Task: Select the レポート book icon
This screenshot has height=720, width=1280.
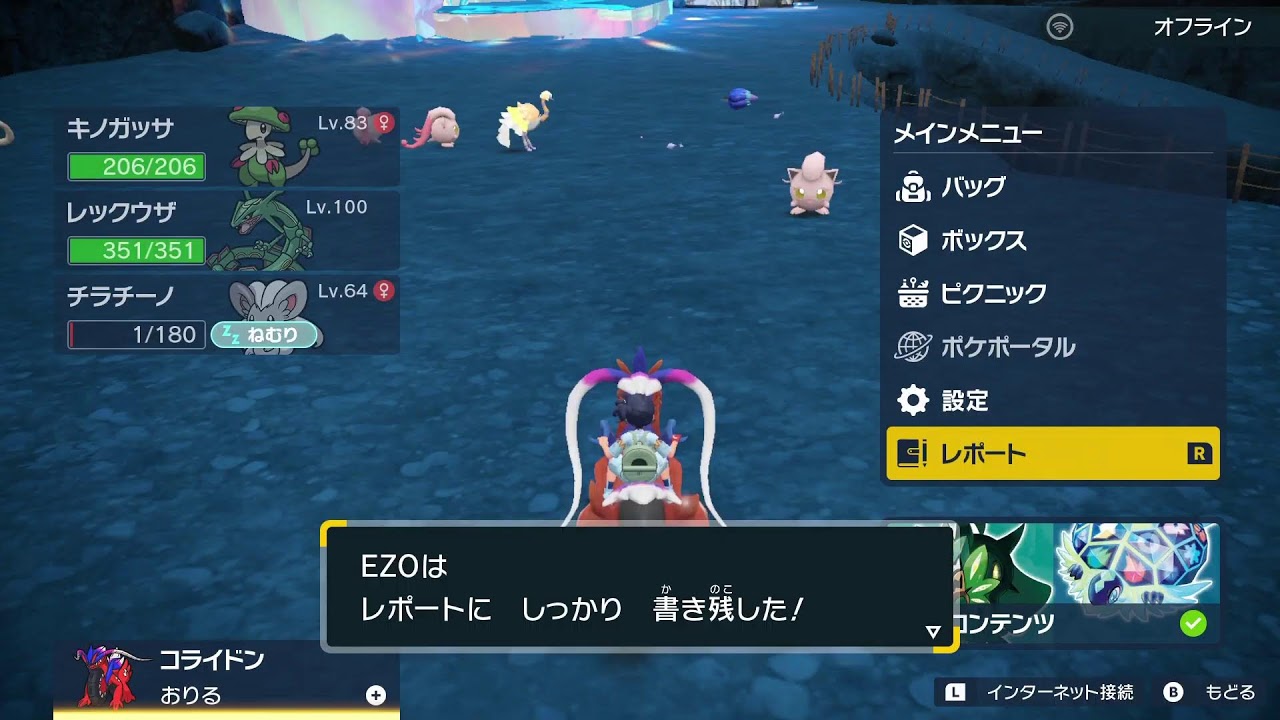Action: pyautogui.click(x=912, y=453)
